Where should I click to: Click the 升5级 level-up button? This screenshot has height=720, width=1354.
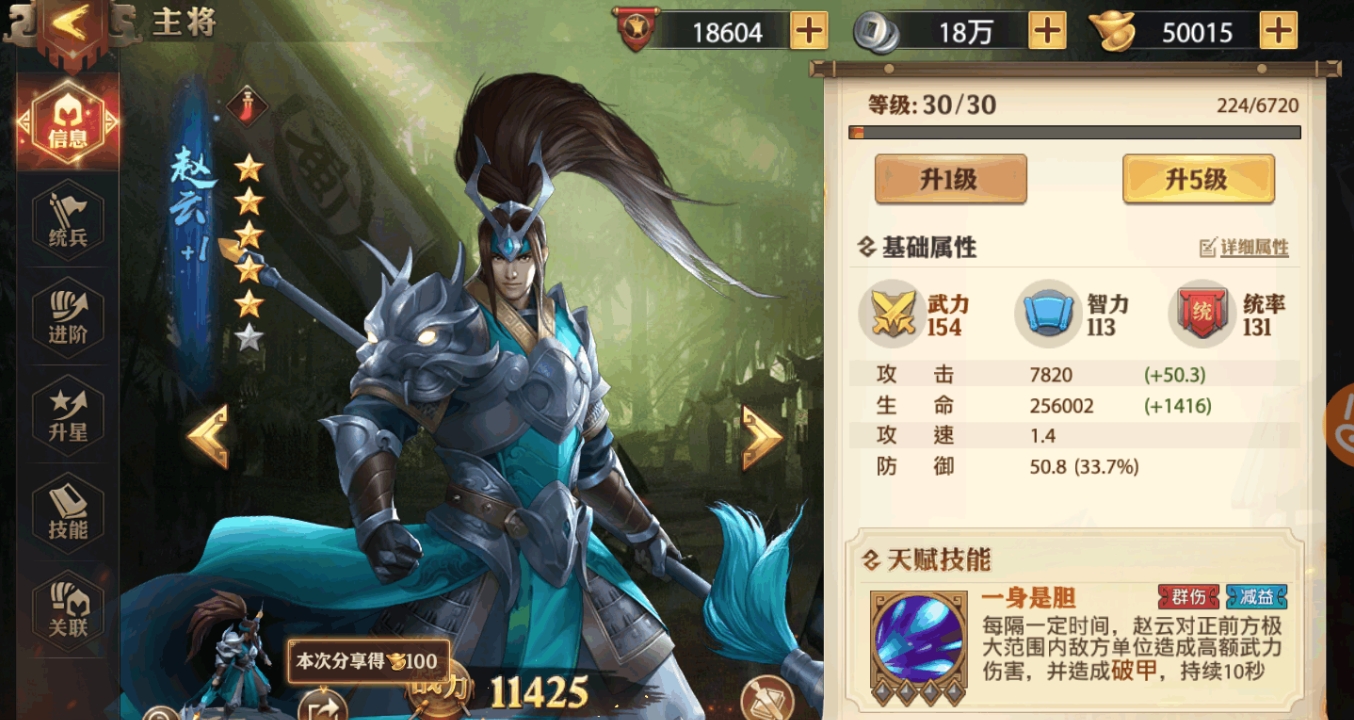point(1198,180)
